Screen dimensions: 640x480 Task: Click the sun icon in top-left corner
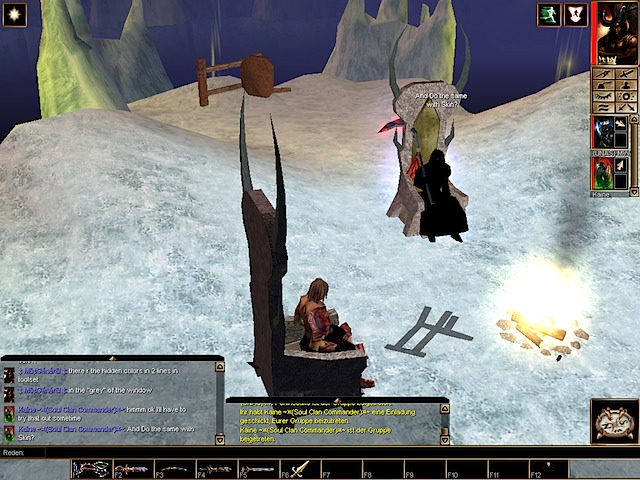(x=14, y=14)
